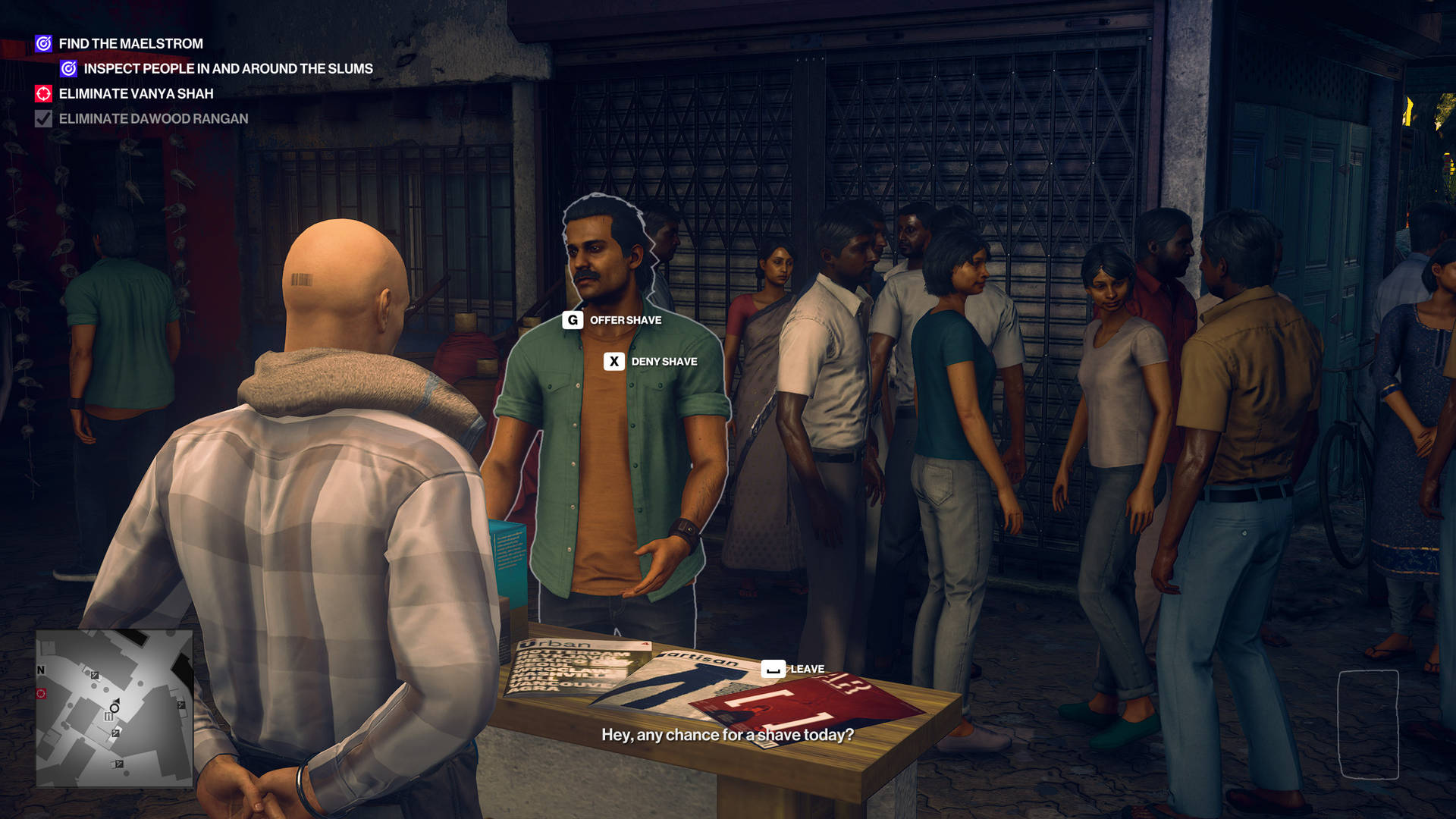Open the Inspect People in Slums sub-objective
1456x819 pixels.
coord(227,69)
